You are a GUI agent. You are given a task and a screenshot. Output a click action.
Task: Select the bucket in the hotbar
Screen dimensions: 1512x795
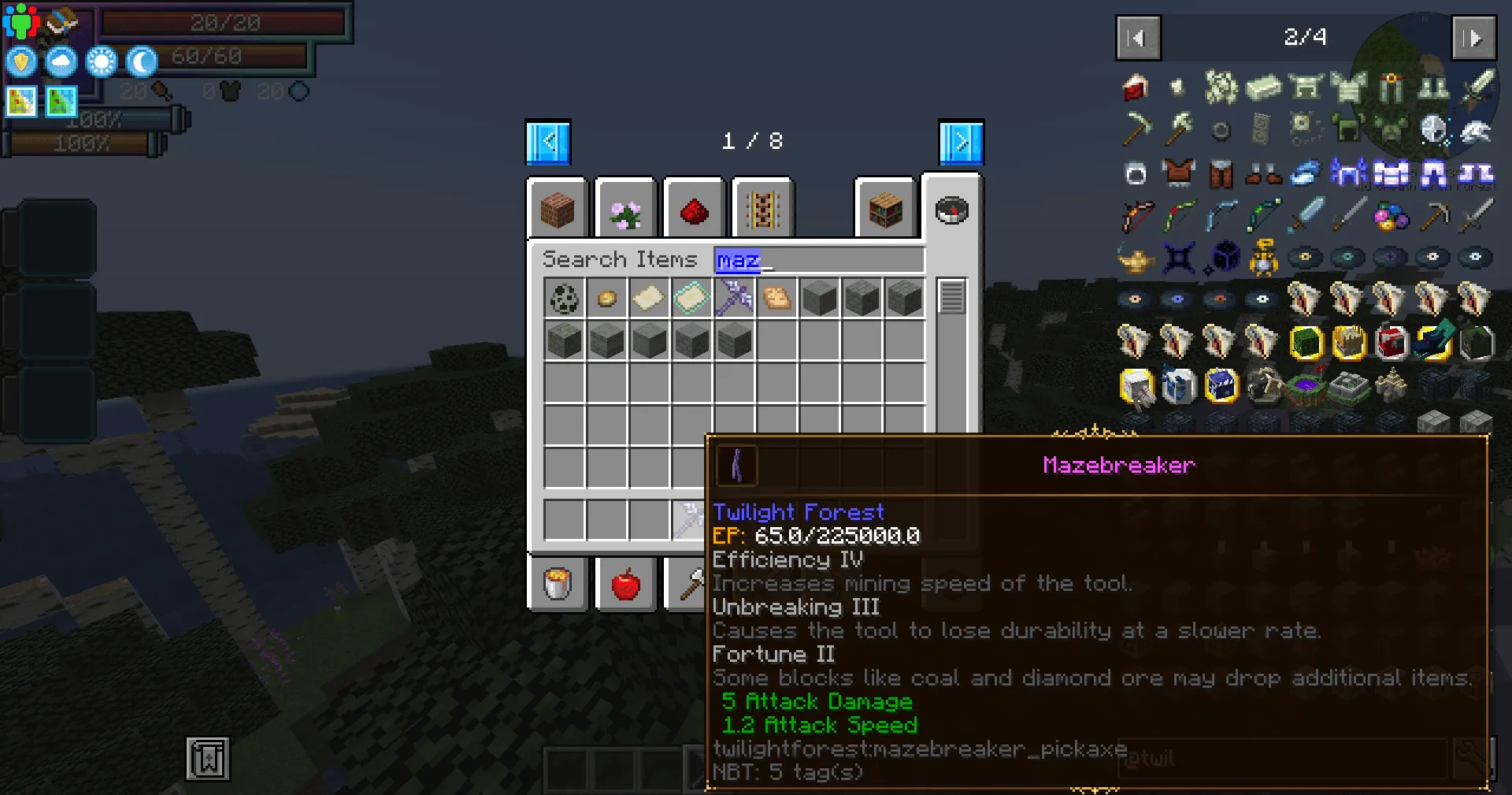click(558, 584)
